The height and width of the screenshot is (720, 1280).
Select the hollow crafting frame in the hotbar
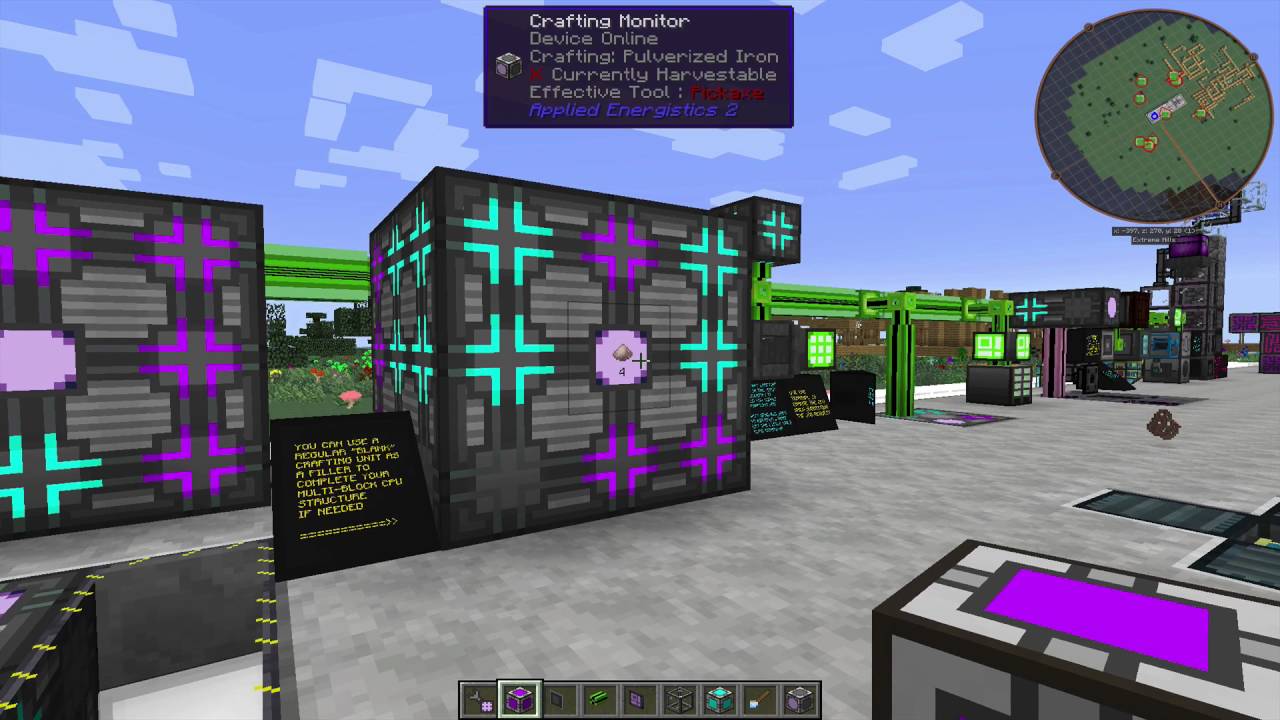(677, 698)
